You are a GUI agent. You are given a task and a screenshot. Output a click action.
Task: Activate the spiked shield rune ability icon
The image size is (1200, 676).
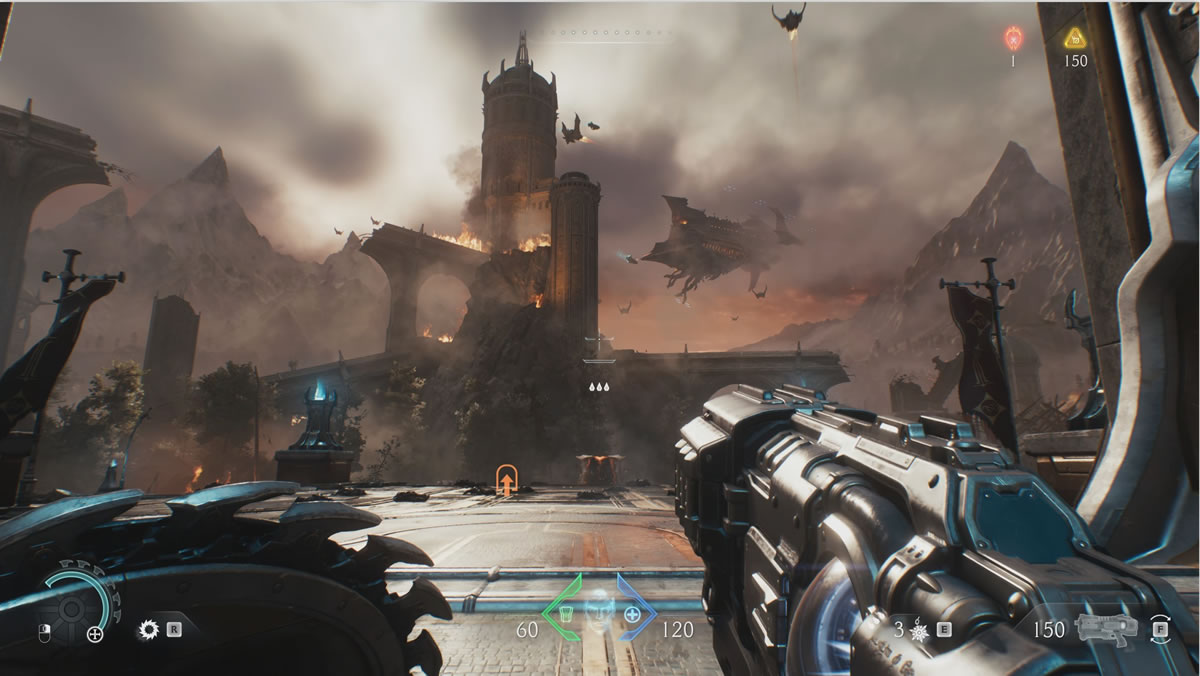pyautogui.click(x=150, y=630)
